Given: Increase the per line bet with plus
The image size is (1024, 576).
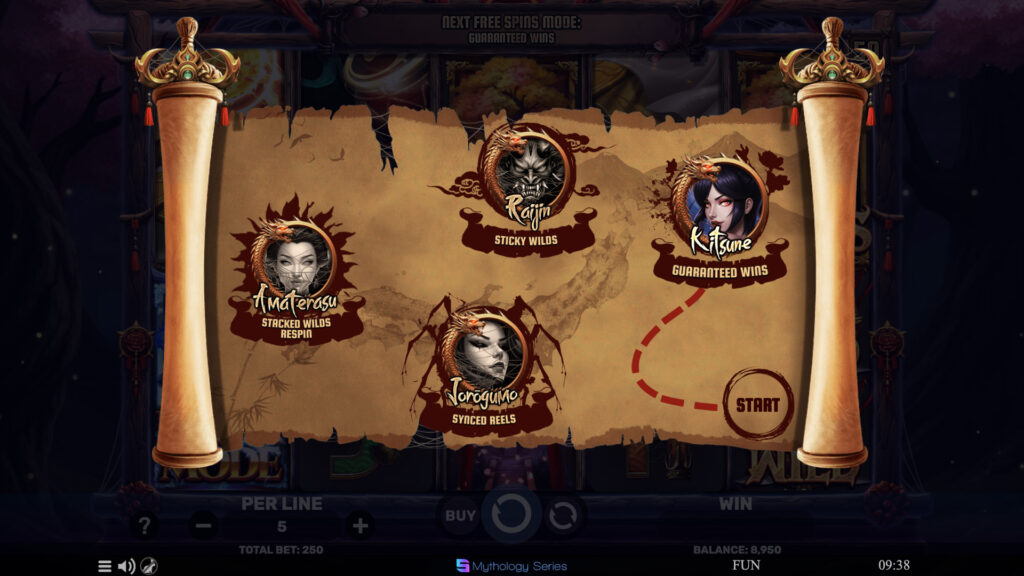Looking at the screenshot, I should (x=359, y=525).
